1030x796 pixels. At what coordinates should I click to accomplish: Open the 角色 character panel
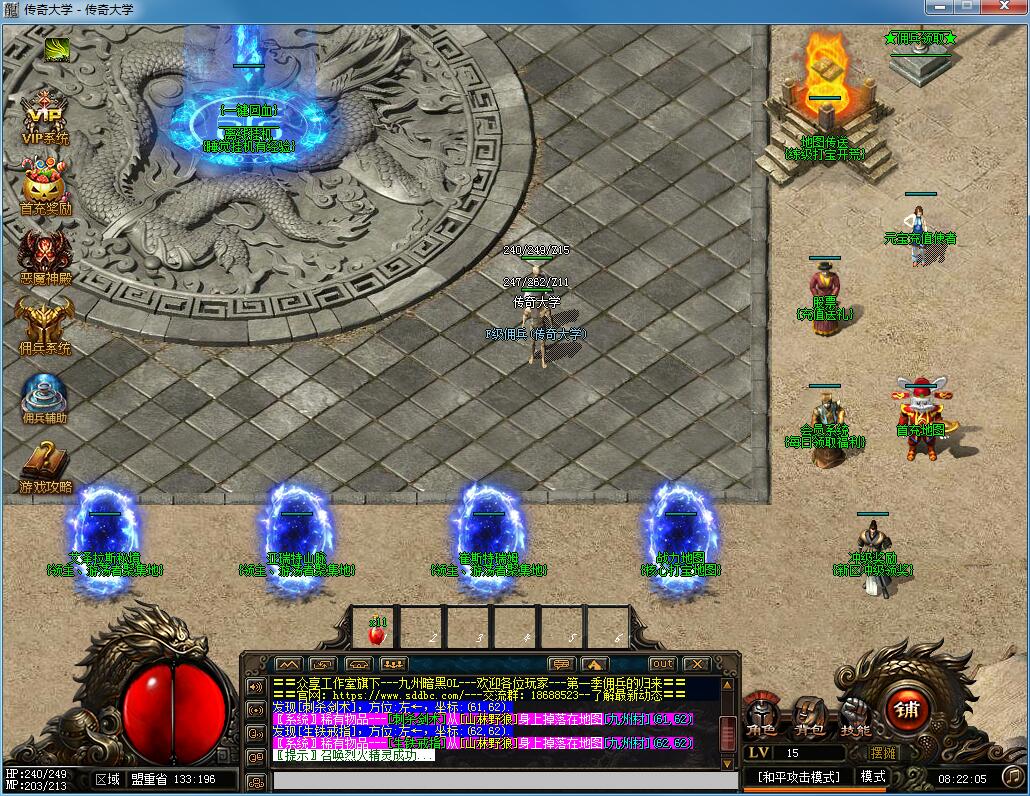(x=762, y=713)
